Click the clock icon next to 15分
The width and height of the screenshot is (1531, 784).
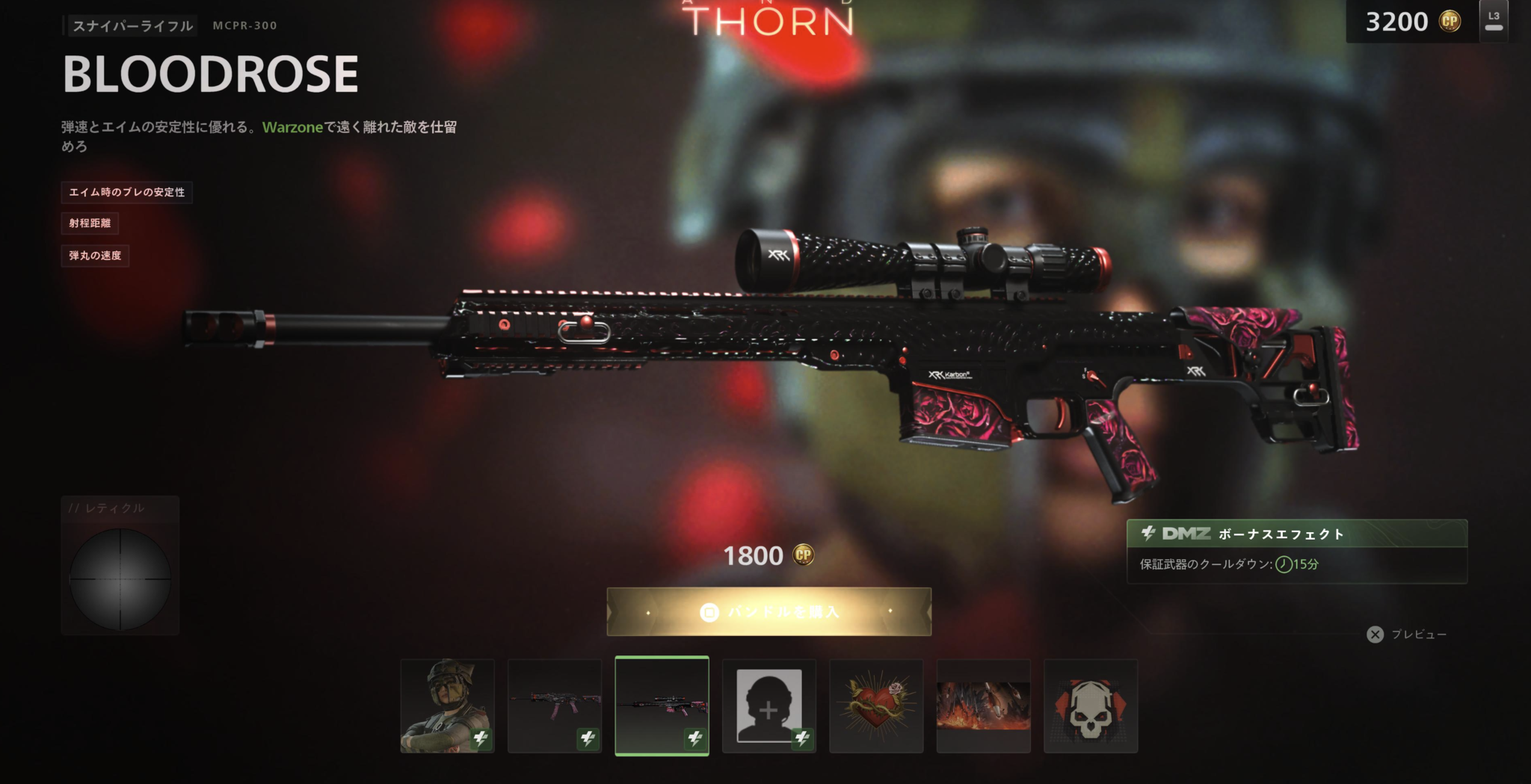pos(1283,566)
